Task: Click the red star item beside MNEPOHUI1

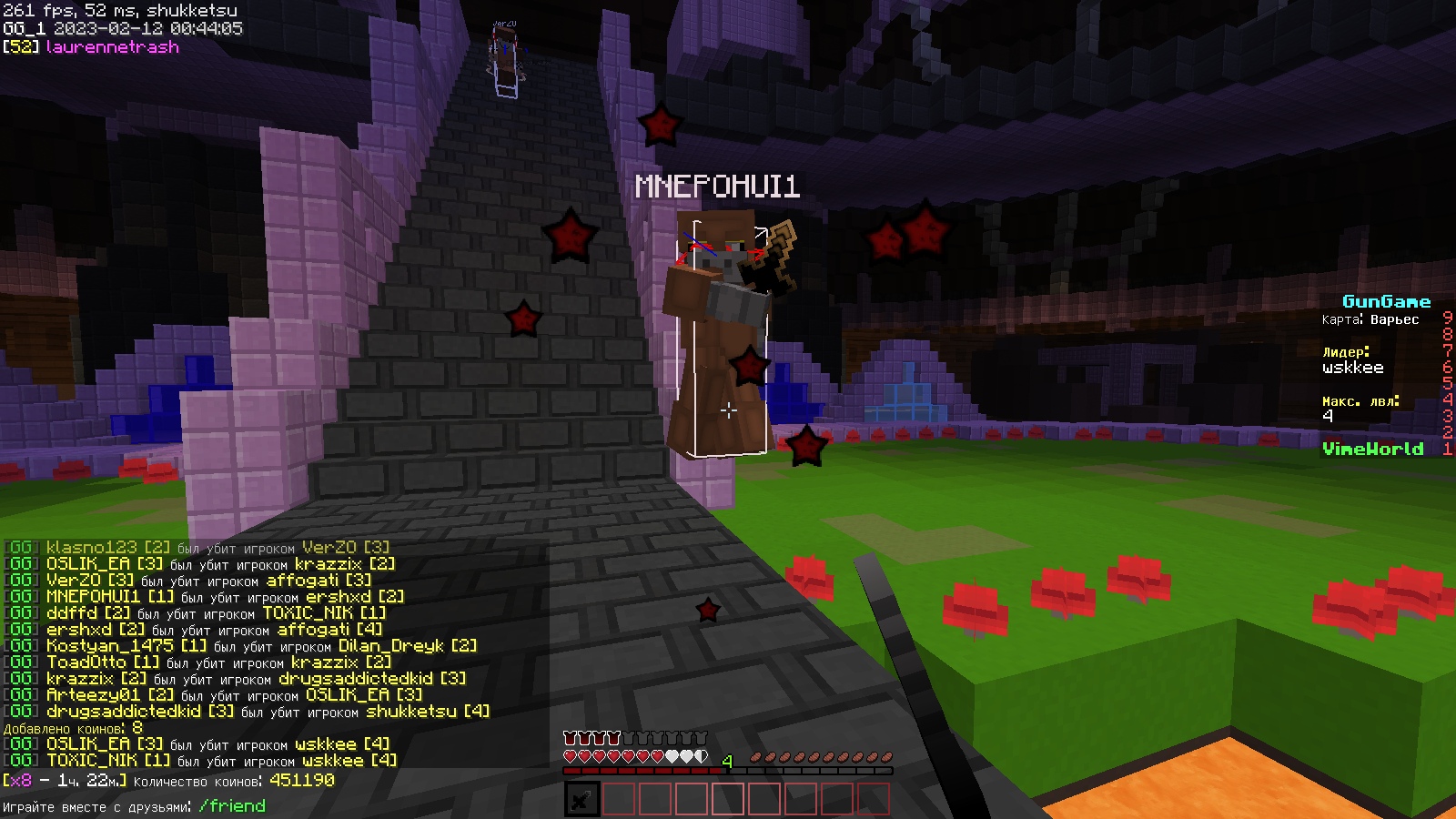Action: tap(748, 367)
